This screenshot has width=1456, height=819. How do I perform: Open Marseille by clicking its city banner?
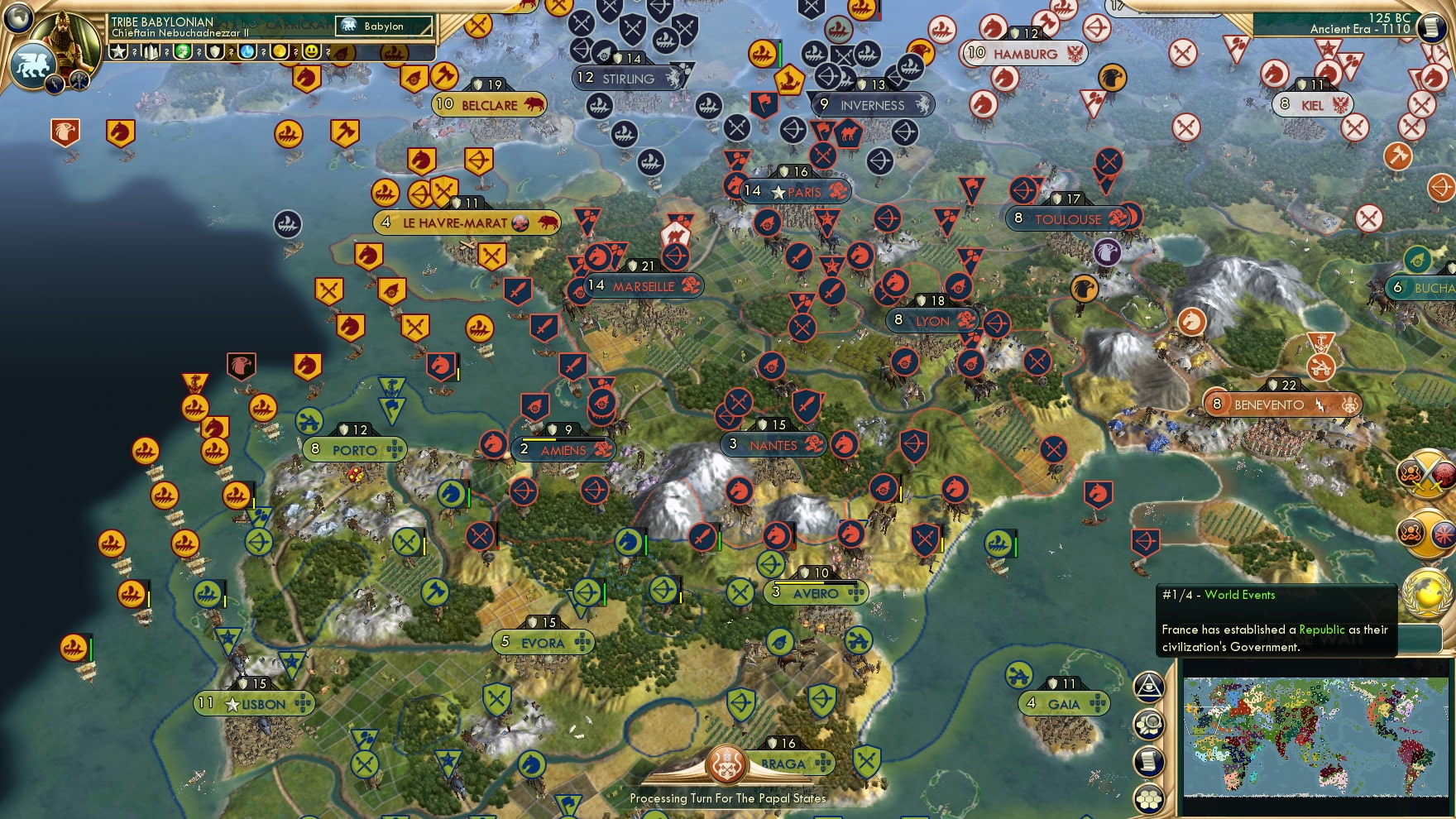click(644, 286)
